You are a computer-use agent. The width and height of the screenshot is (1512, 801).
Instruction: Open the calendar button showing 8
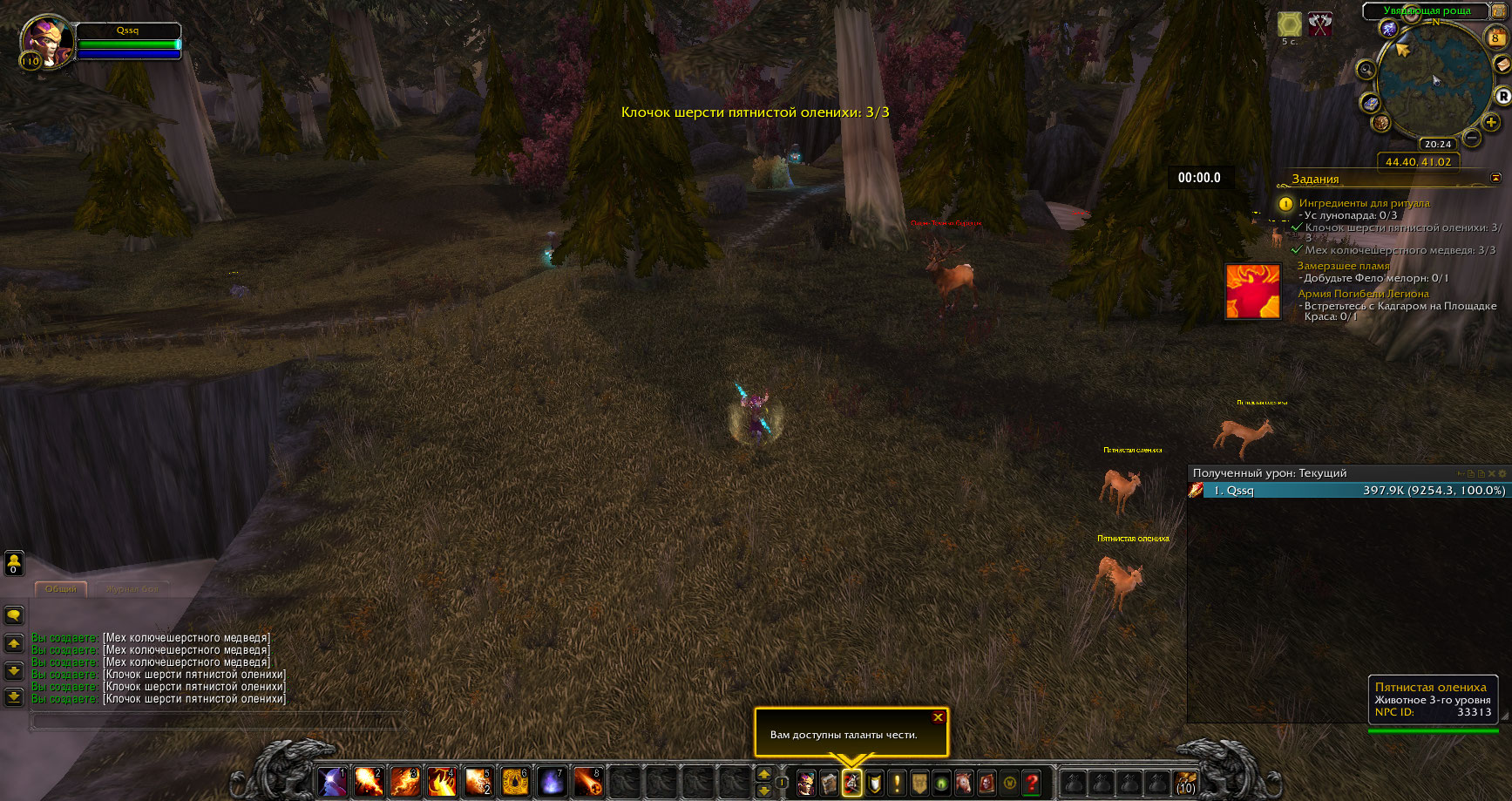point(1495,37)
